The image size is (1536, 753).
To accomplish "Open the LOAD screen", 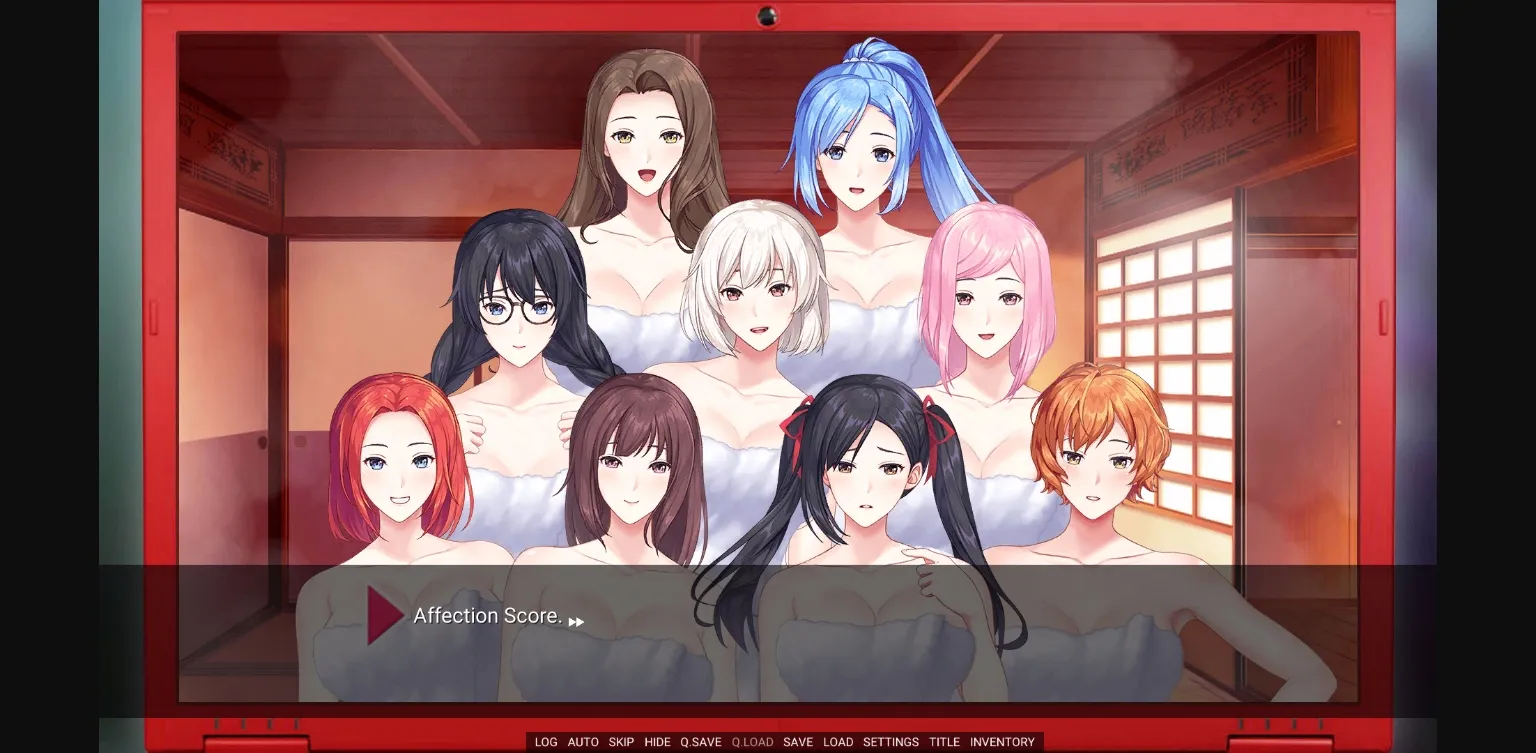I will [838, 742].
